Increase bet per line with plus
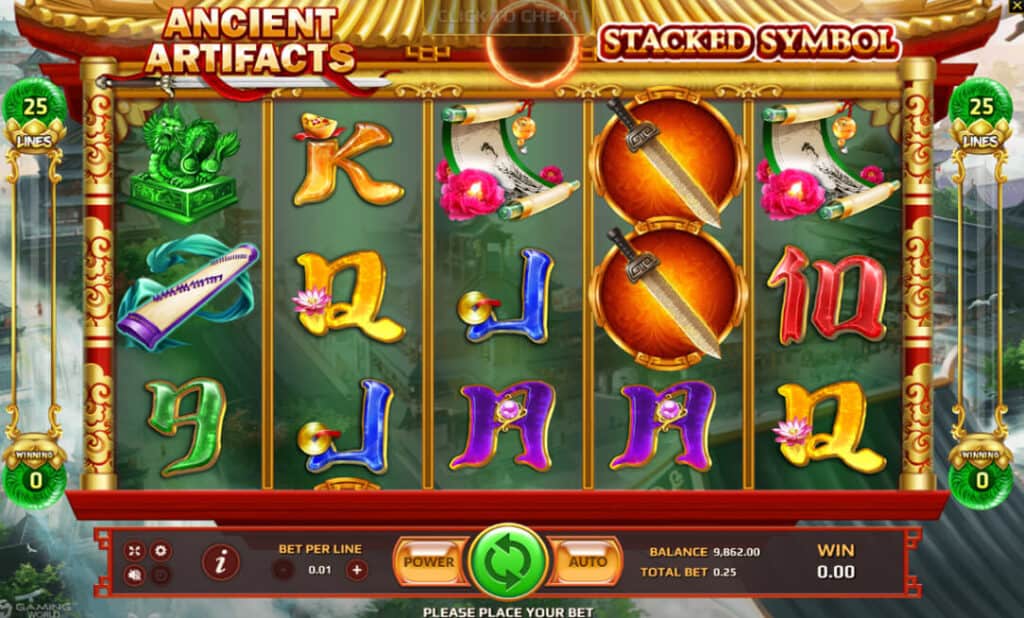The image size is (1024, 618). 357,570
